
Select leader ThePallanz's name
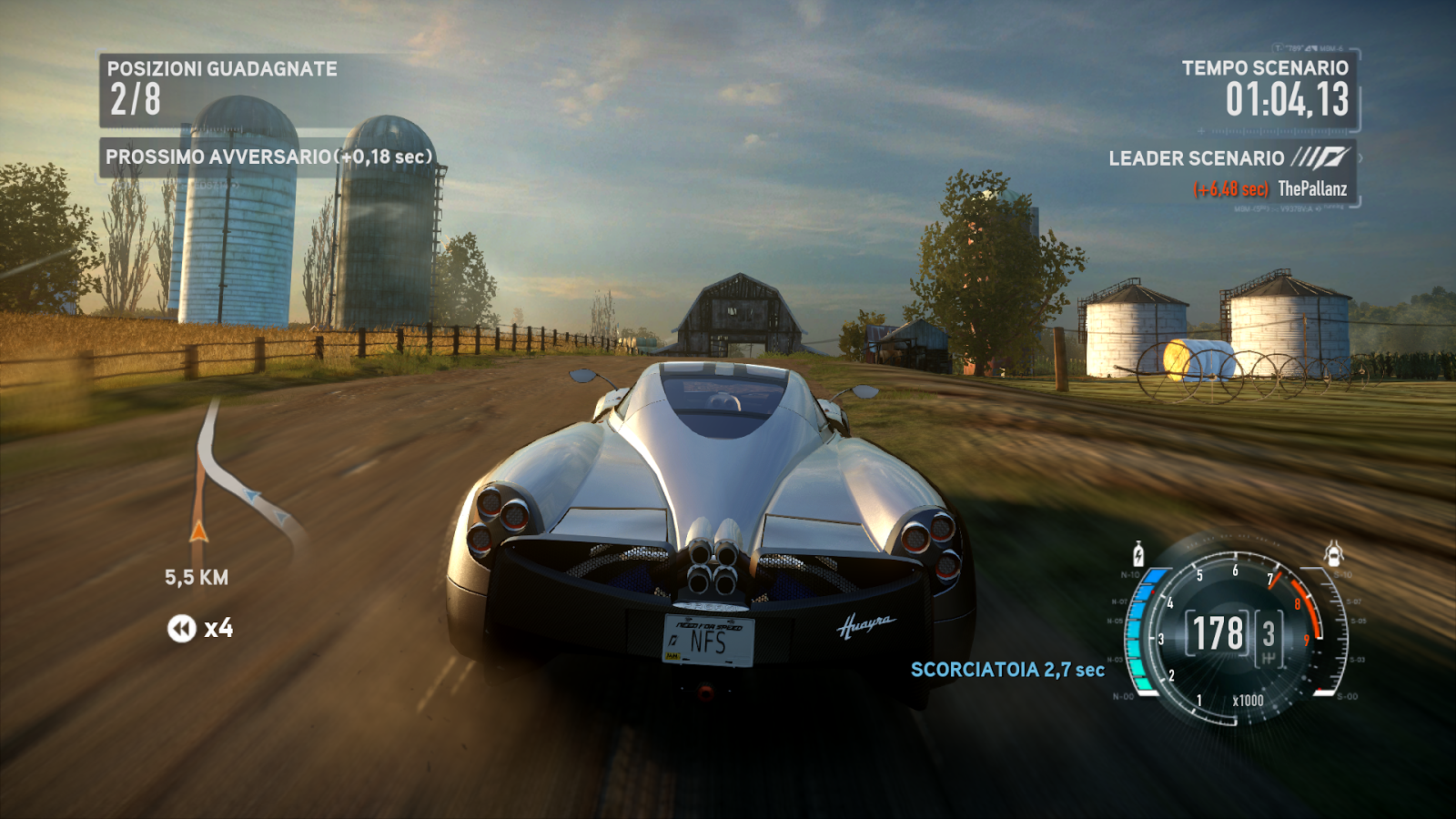(1312, 189)
